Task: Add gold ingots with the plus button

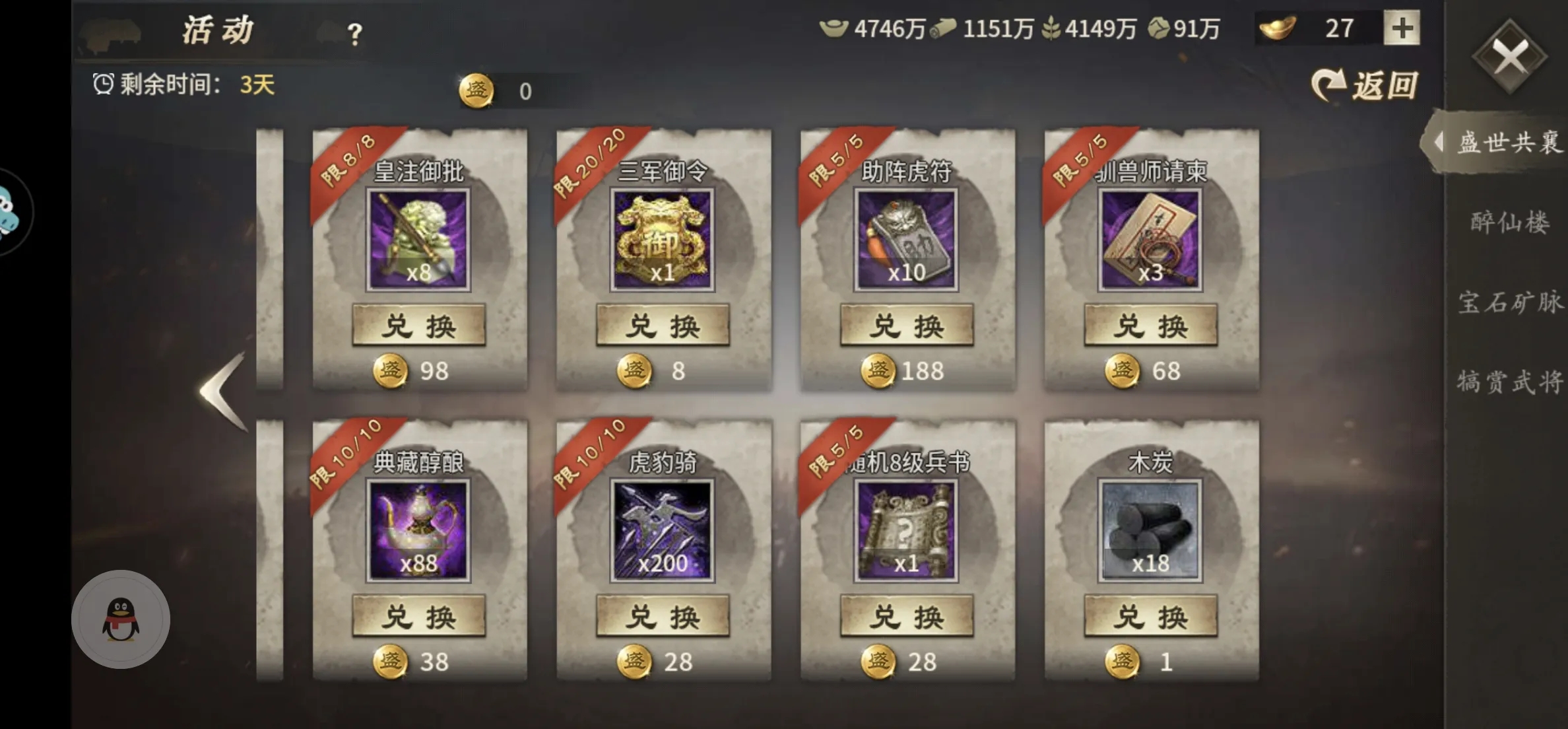Action: coord(1402,28)
